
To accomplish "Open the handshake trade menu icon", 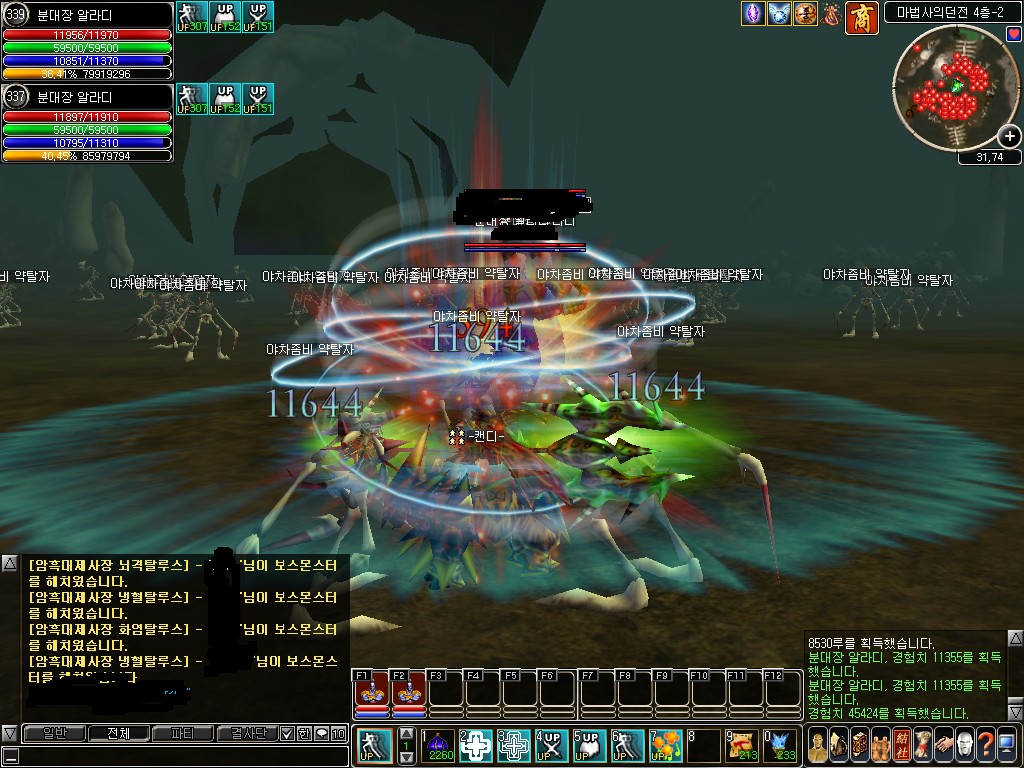I will [x=943, y=745].
